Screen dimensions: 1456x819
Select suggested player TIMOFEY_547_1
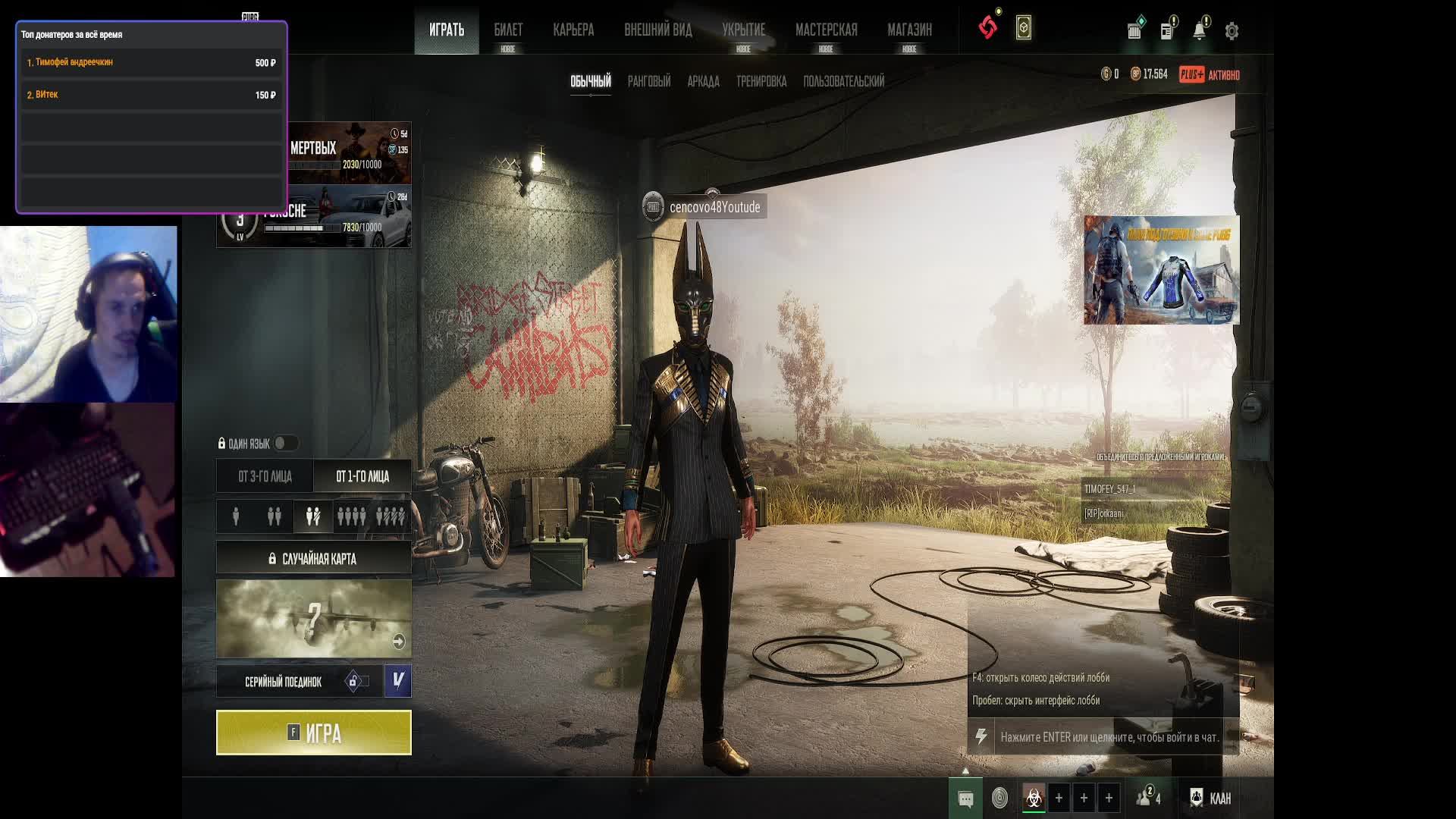(x=1110, y=489)
